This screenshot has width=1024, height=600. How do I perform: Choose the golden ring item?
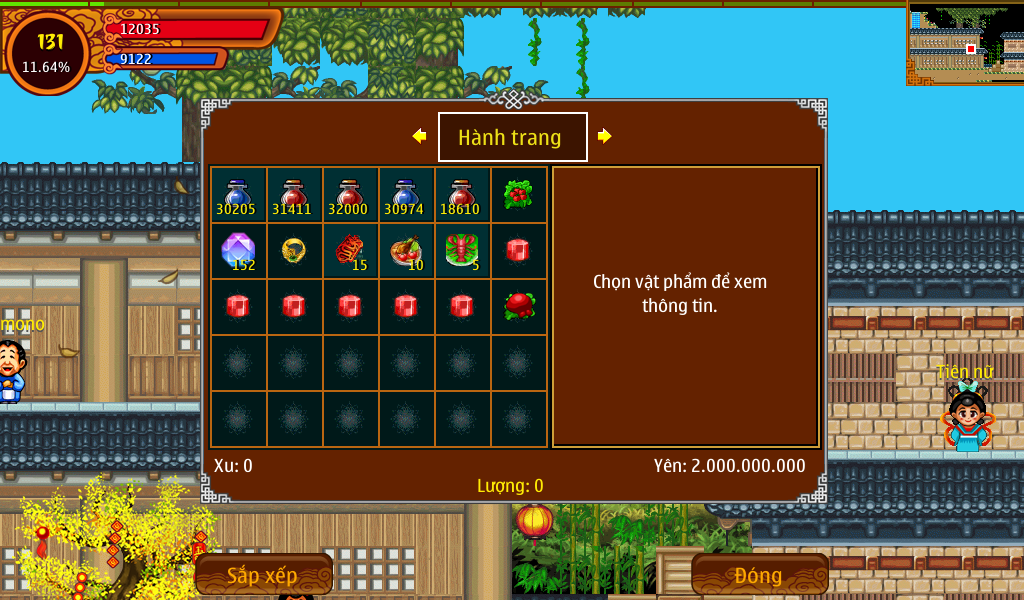tap(294, 250)
